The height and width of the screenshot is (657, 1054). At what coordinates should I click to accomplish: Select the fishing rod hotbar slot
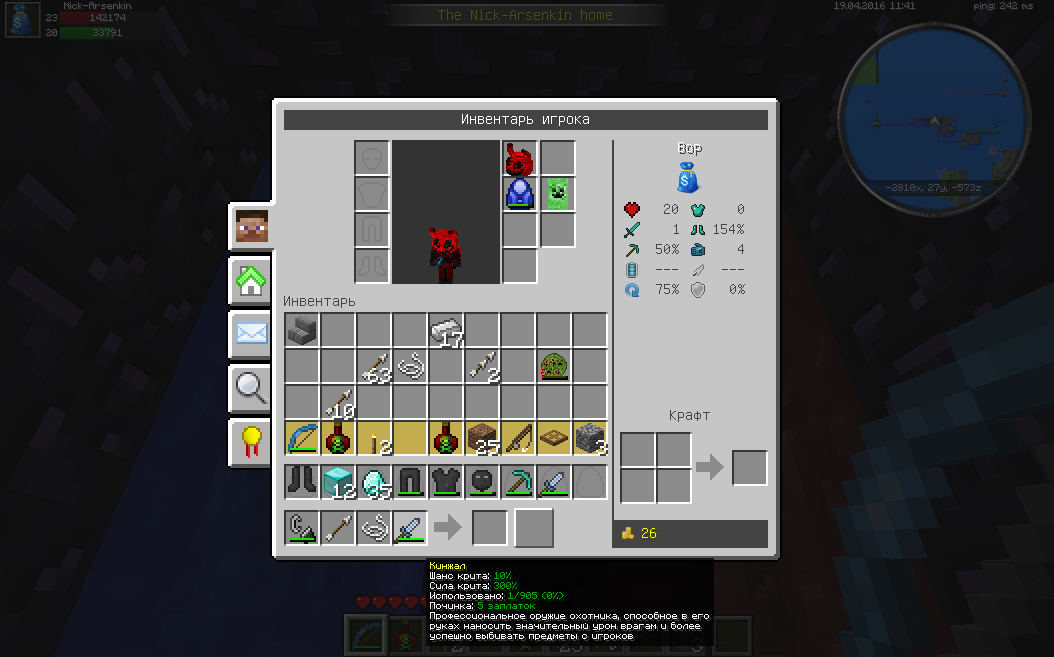(x=518, y=438)
